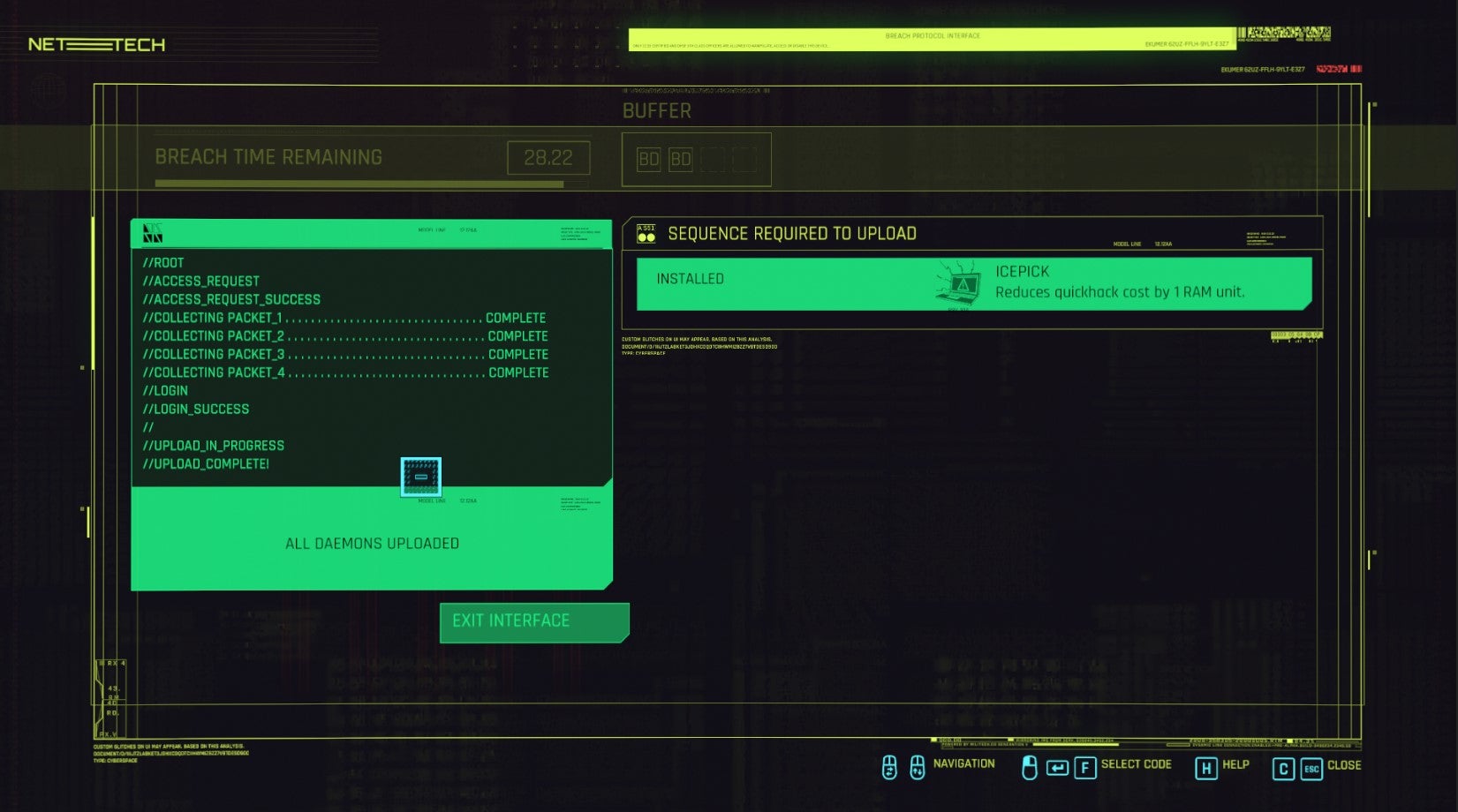Click the F key icon for selecting codes
Image resolution: width=1458 pixels, height=812 pixels.
[x=1086, y=765]
